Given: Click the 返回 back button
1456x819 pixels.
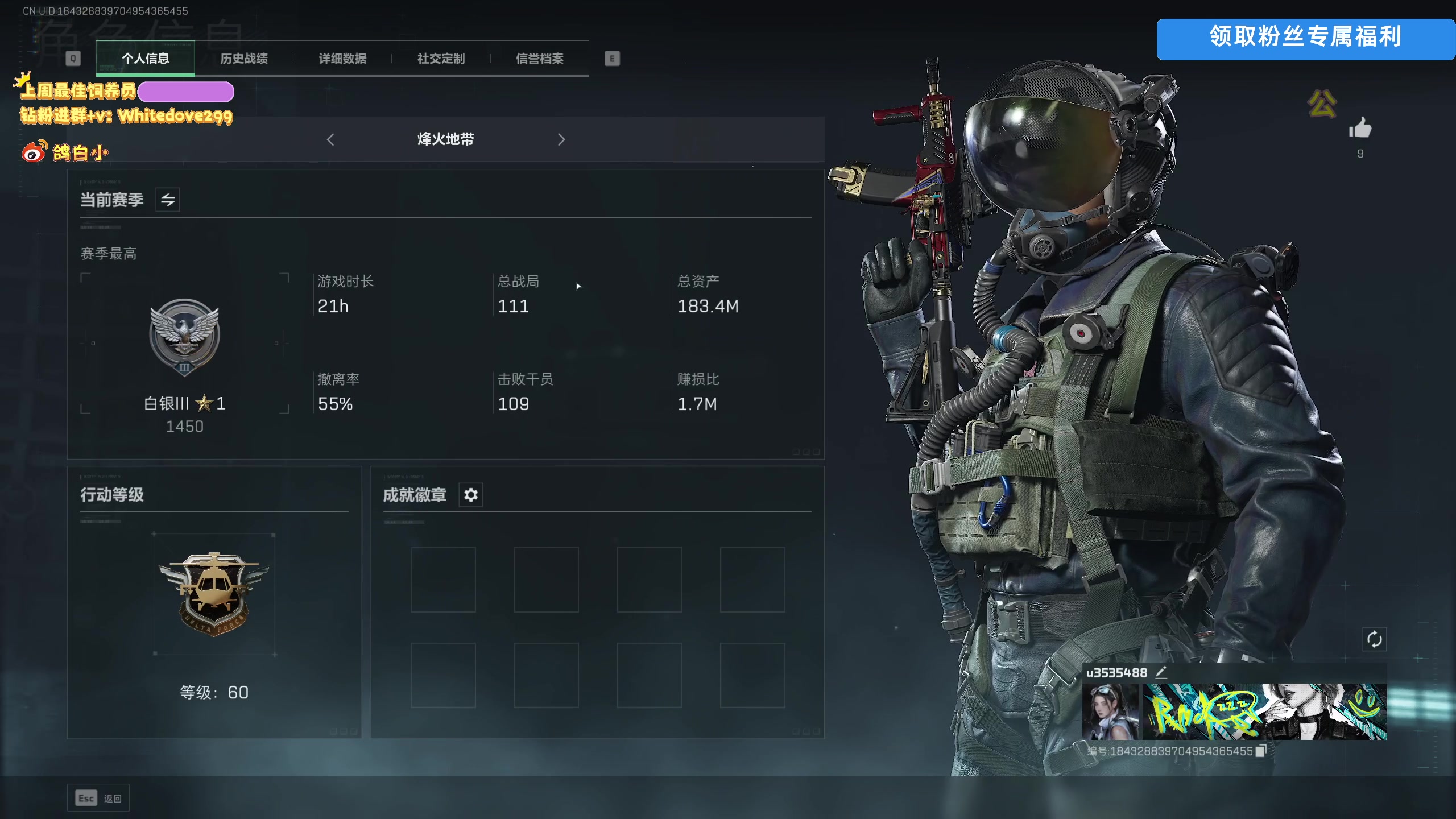Looking at the screenshot, I should [x=98, y=799].
